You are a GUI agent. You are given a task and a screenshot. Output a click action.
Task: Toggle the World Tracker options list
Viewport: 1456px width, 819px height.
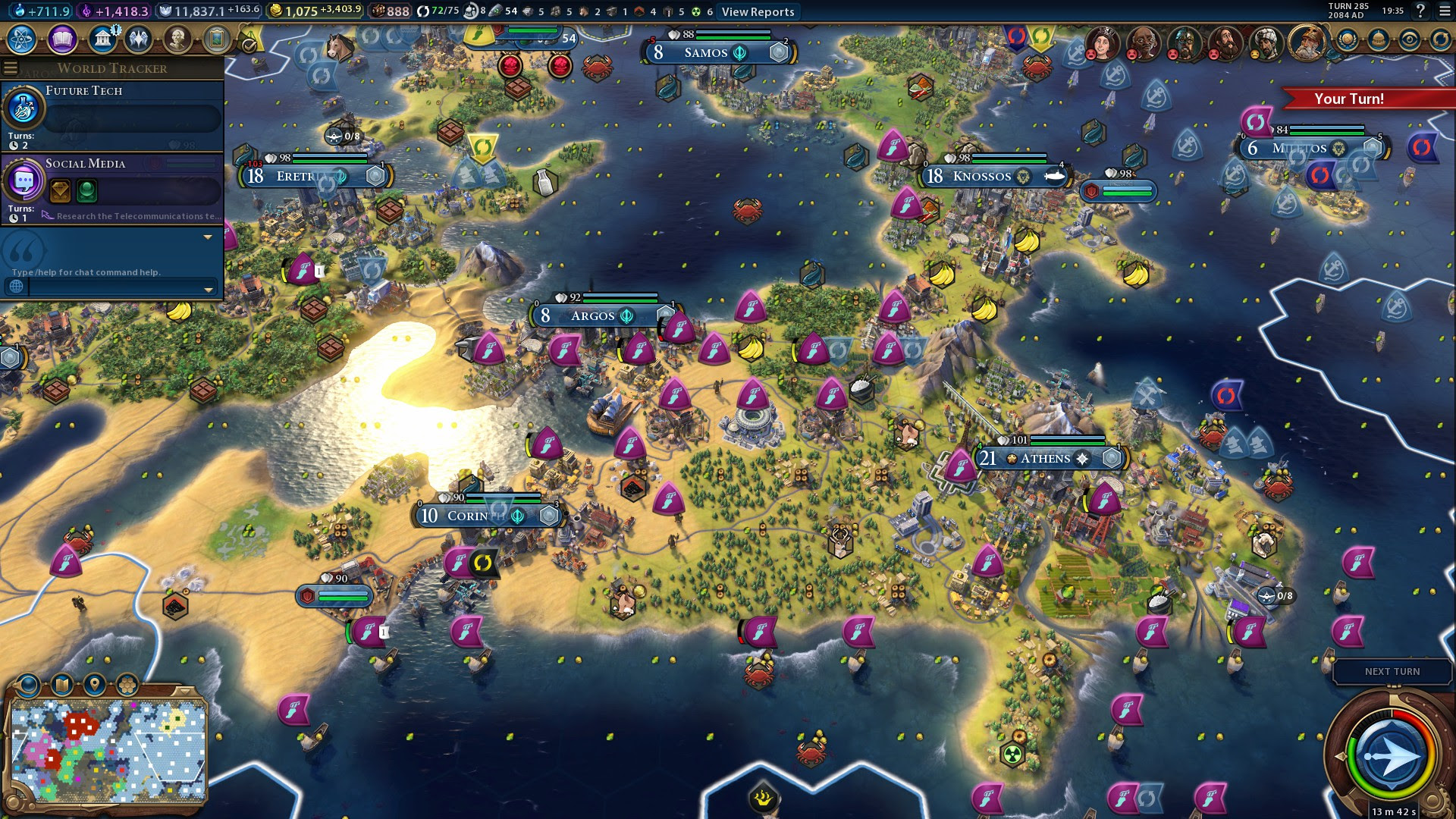[x=11, y=68]
